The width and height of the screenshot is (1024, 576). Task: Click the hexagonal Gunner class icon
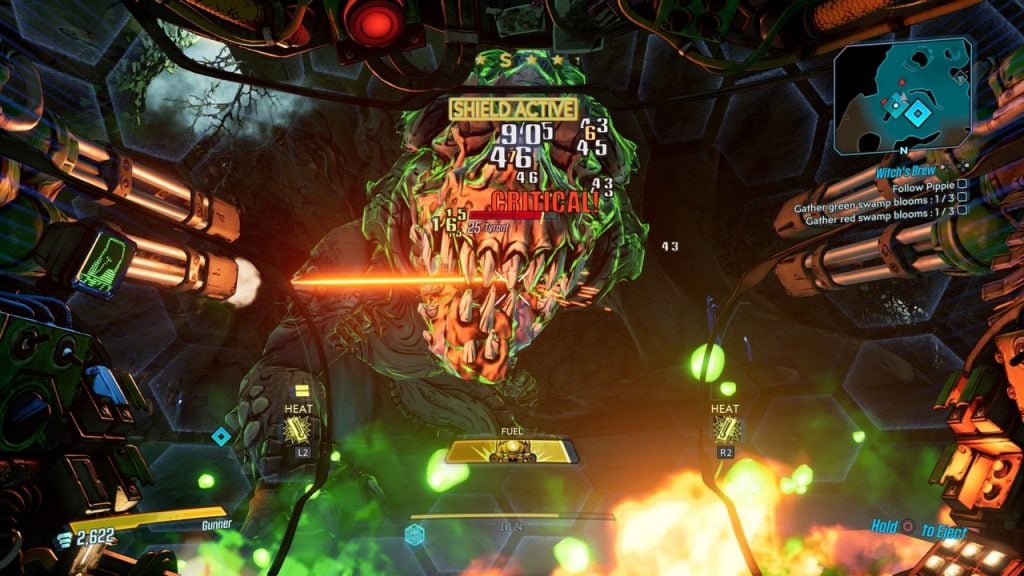[415, 535]
